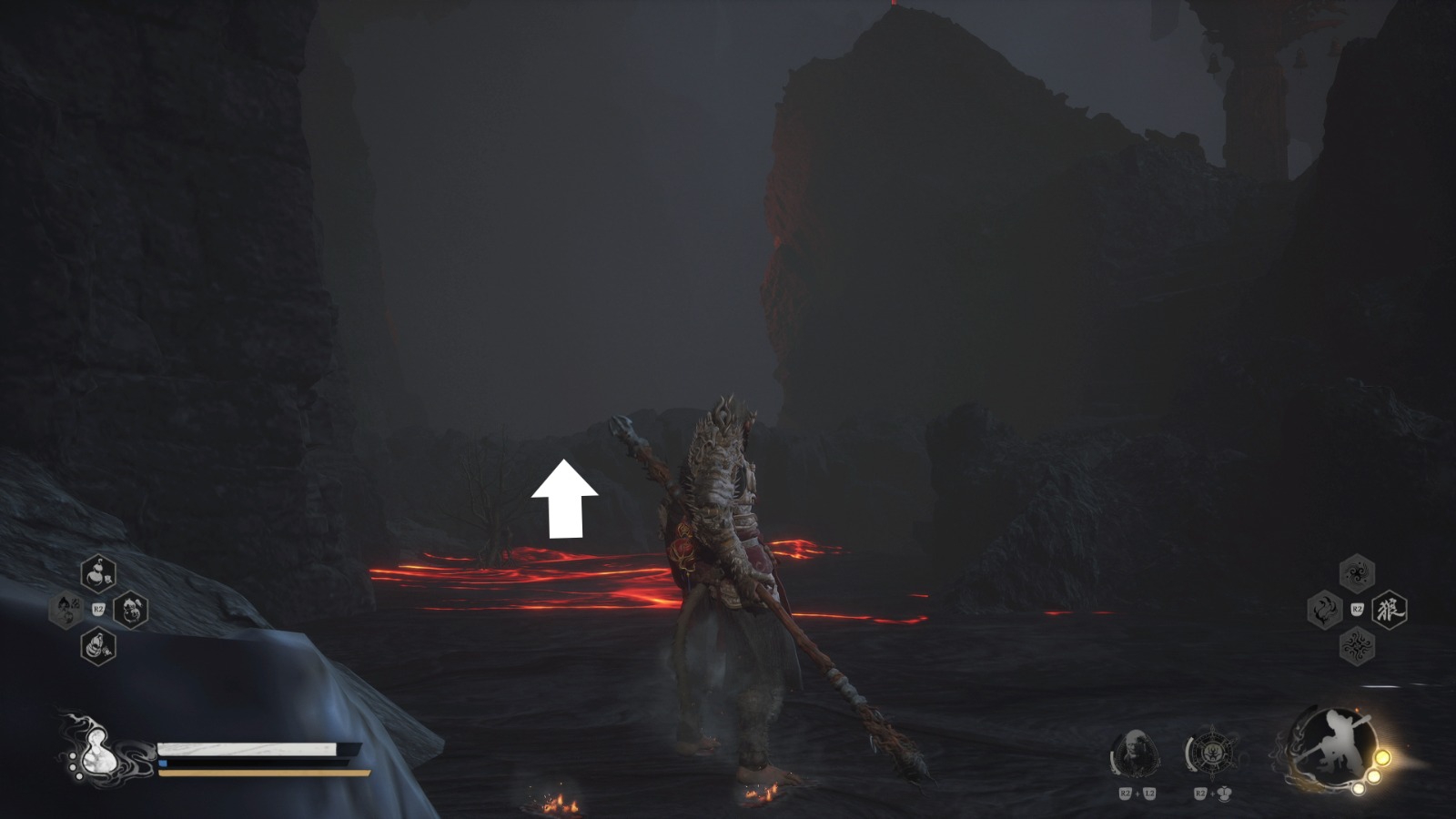This screenshot has height=819, width=1456.
Task: Click the brightest yellow focus point orb
Action: 1383,758
